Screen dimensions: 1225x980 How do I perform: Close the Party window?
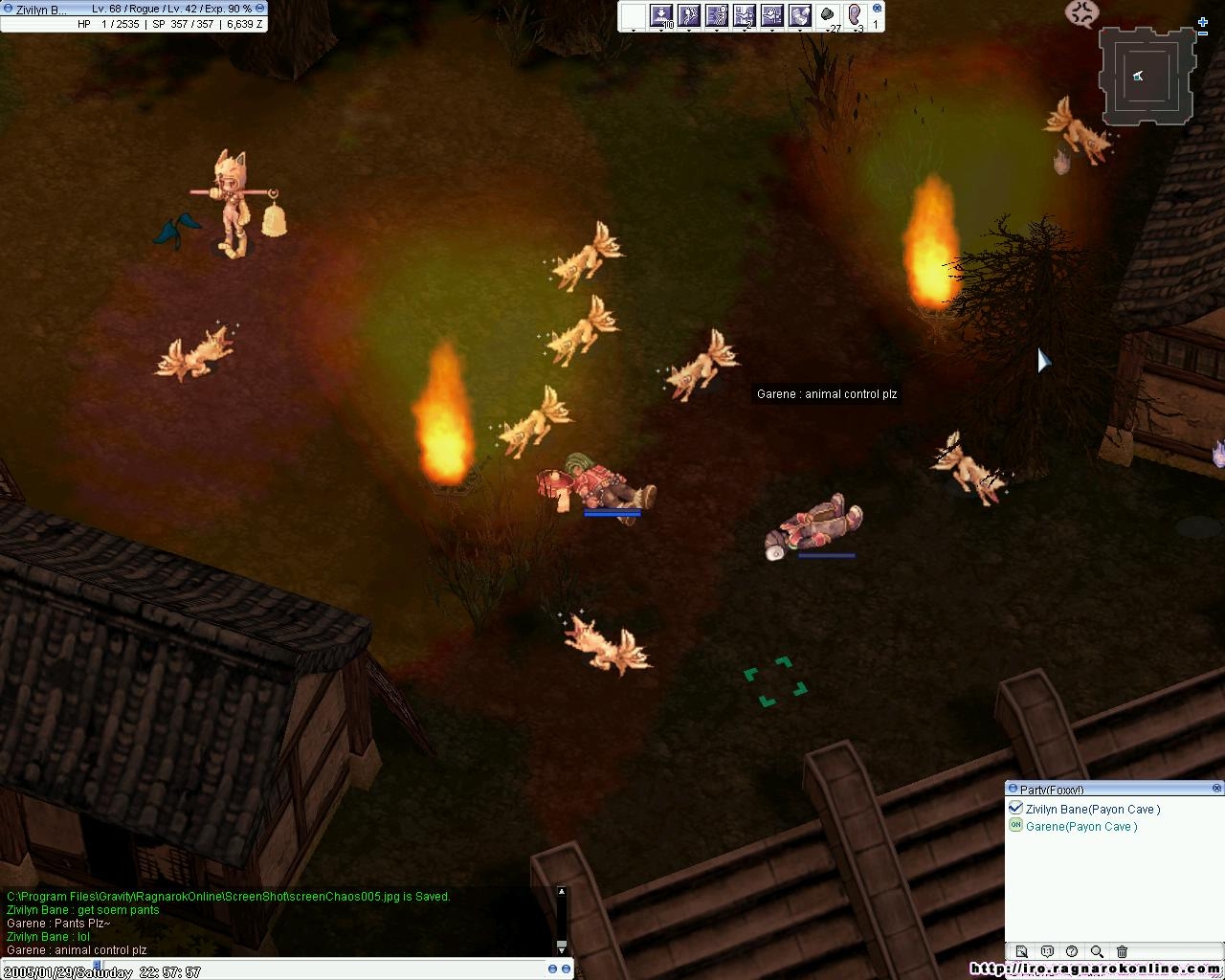point(1216,789)
